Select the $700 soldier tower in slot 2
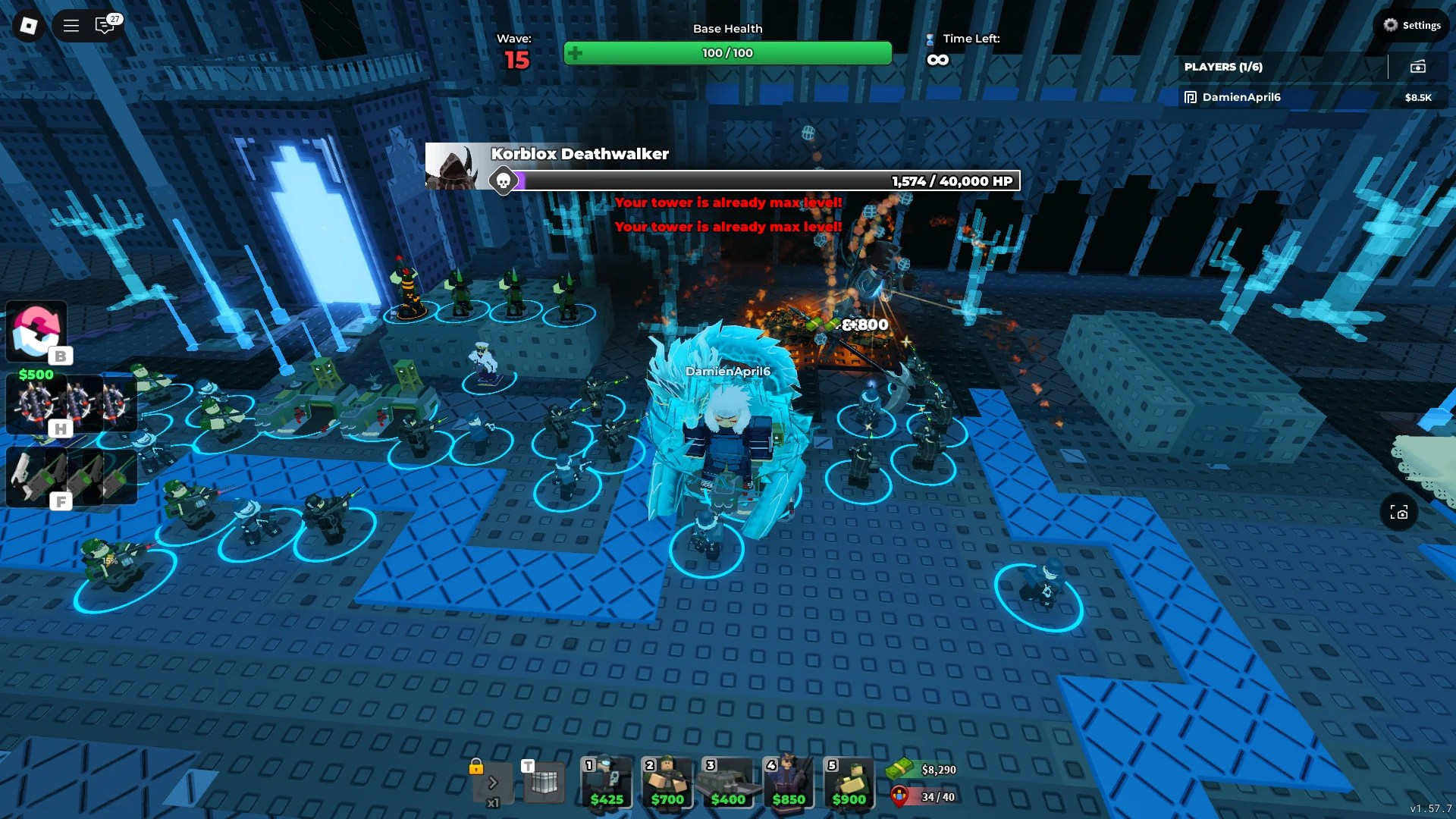1456x819 pixels. pyautogui.click(x=667, y=781)
